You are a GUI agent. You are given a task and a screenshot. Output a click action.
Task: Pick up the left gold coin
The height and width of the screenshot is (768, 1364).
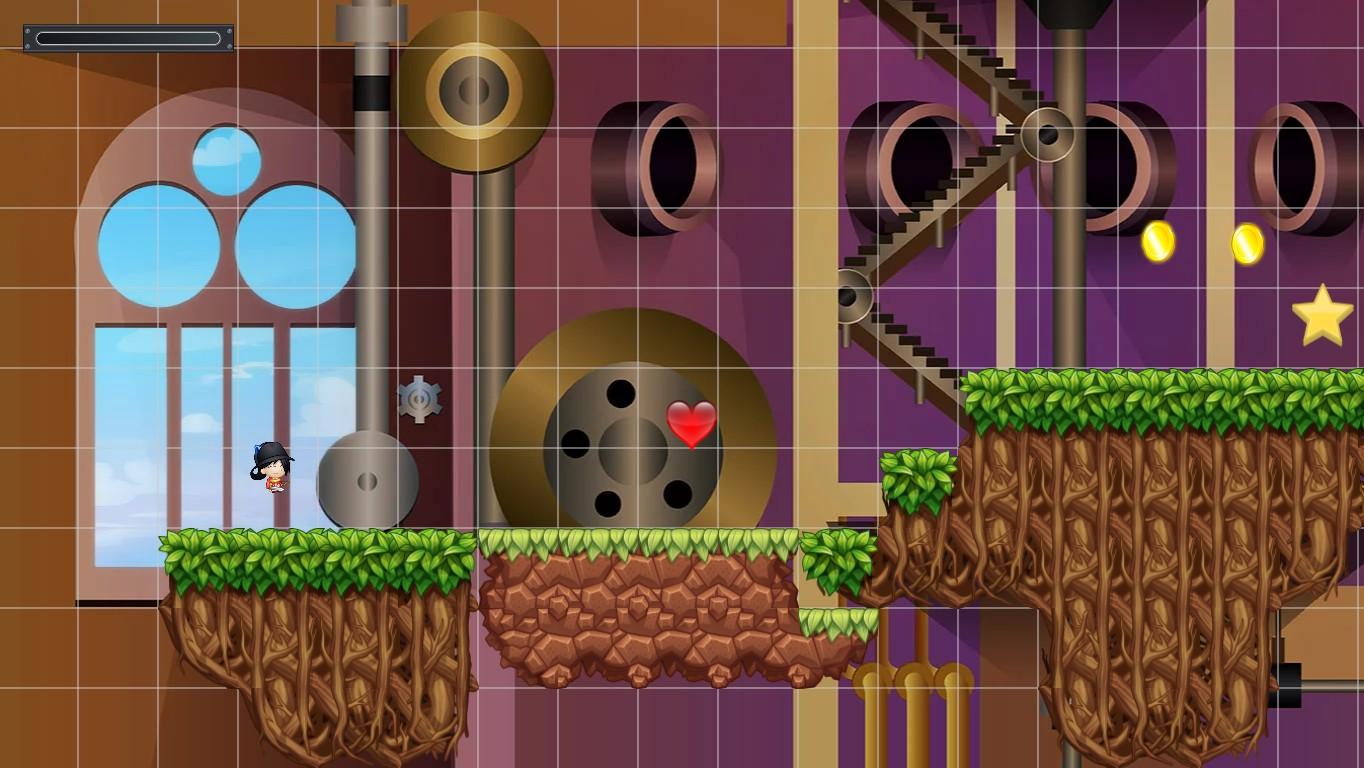[1157, 240]
